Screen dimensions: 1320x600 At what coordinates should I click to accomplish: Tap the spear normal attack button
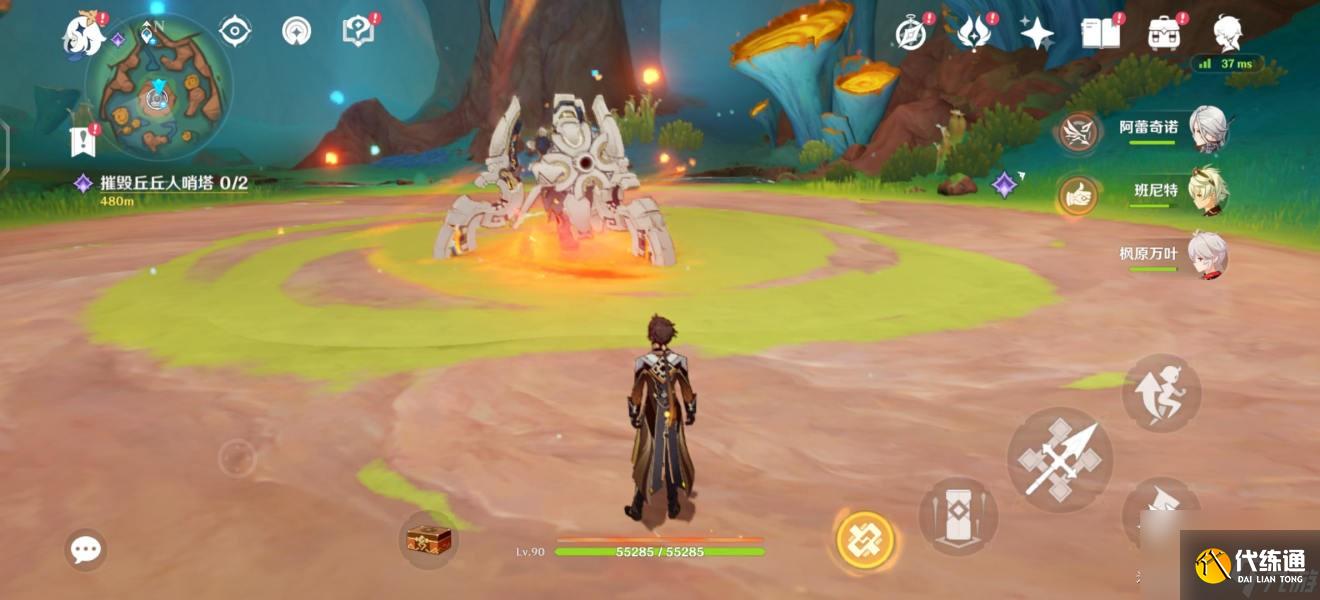(1059, 459)
